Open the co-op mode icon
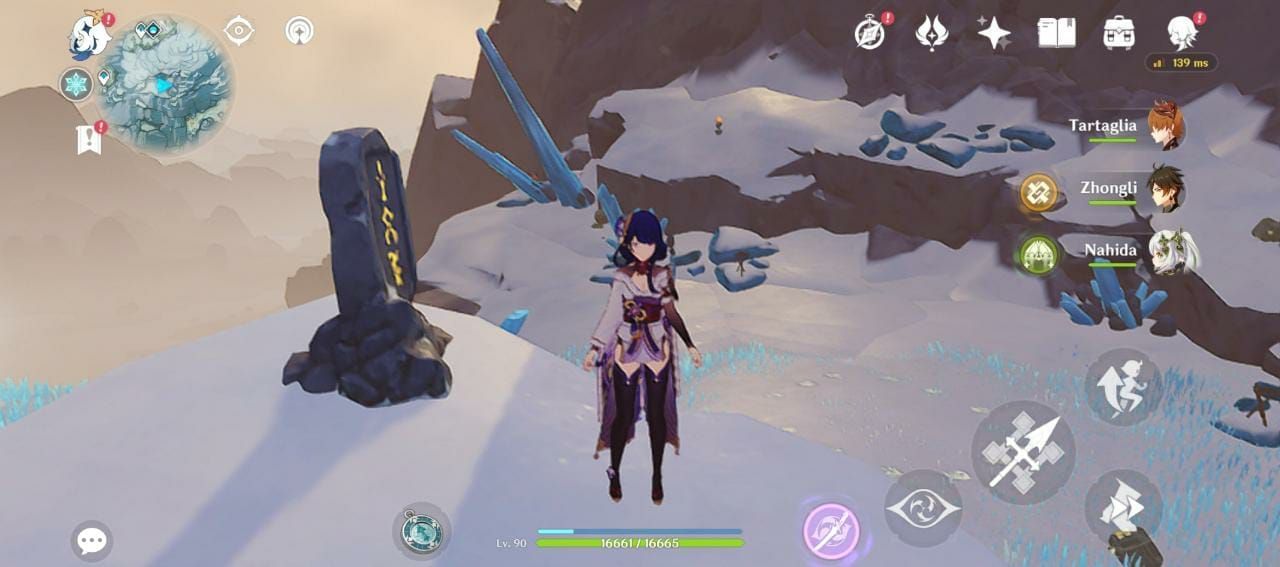This screenshot has width=1280, height=567. point(299,31)
